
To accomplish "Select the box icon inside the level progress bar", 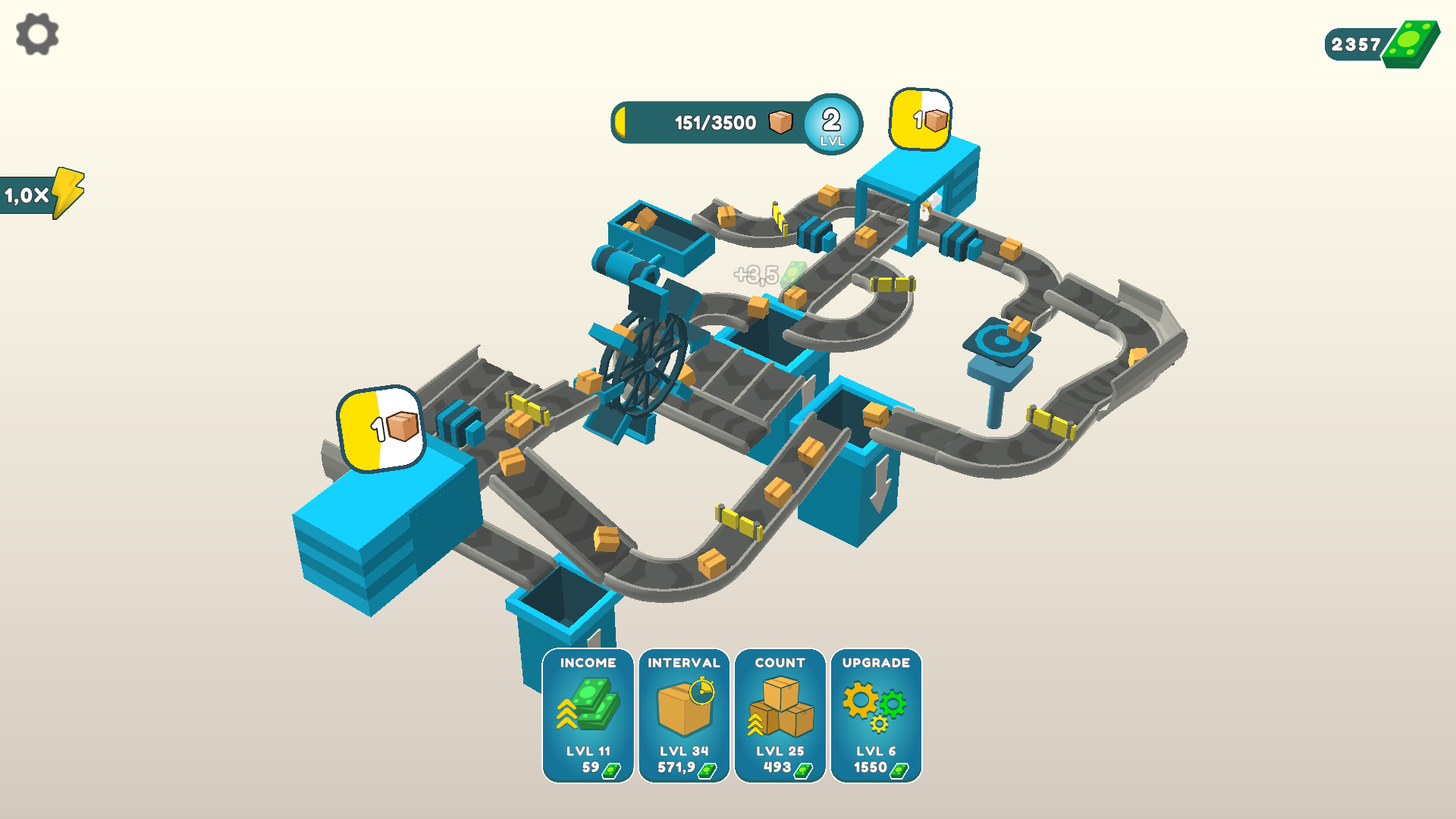I will pos(779,121).
